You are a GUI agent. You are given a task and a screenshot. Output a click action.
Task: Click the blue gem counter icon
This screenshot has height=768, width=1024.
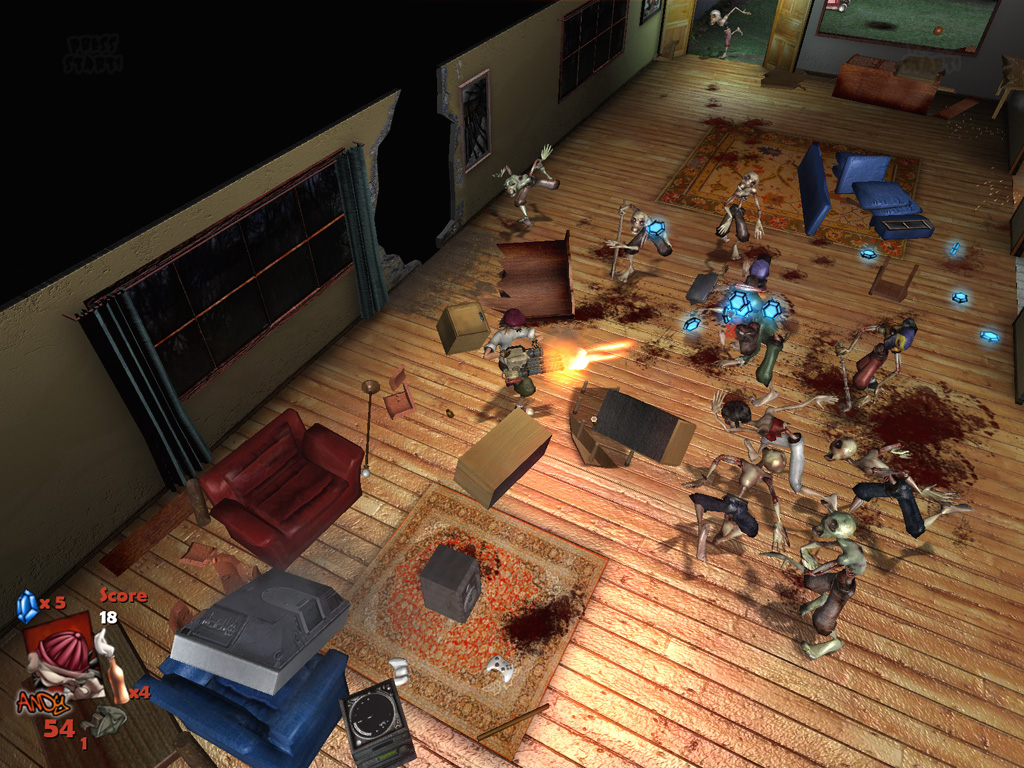27,604
